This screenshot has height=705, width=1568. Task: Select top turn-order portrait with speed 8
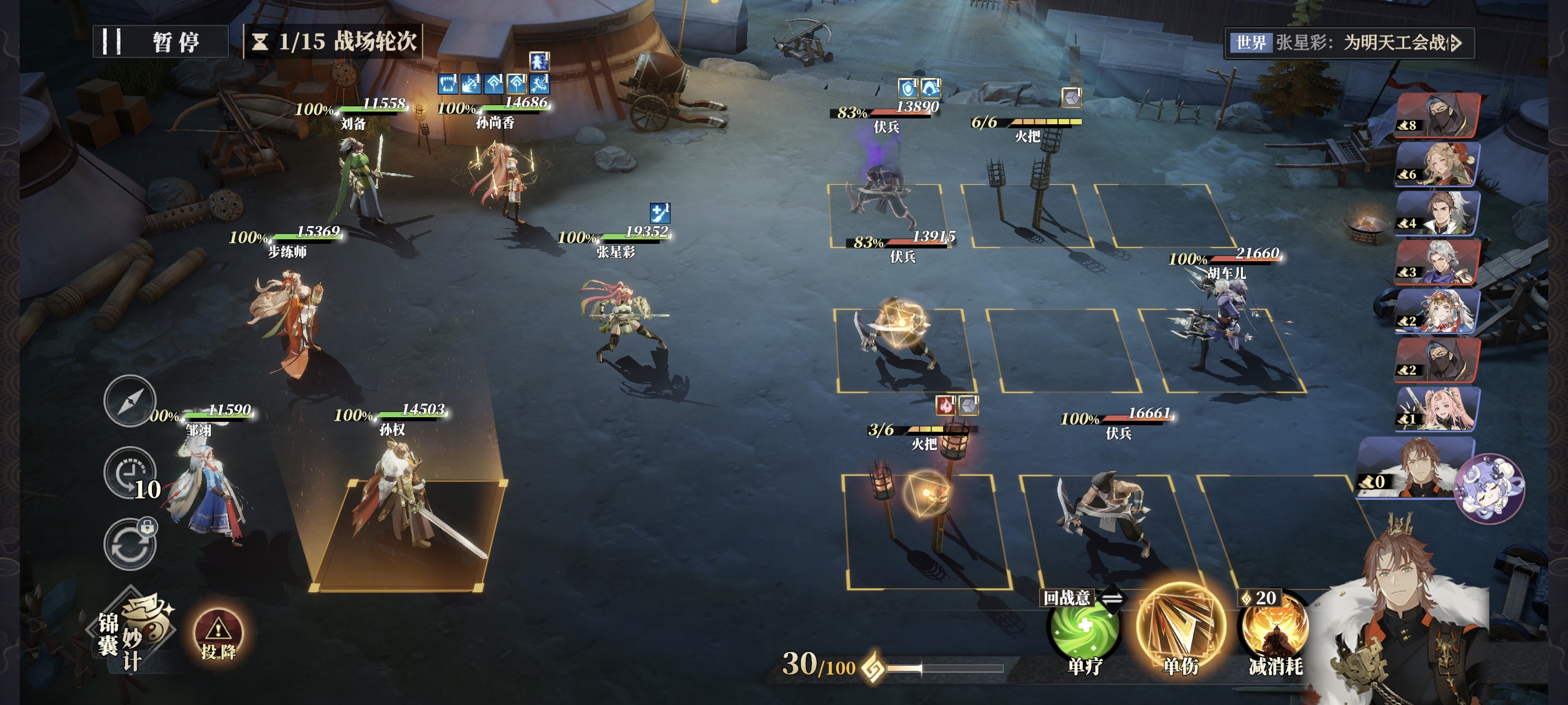(1438, 116)
